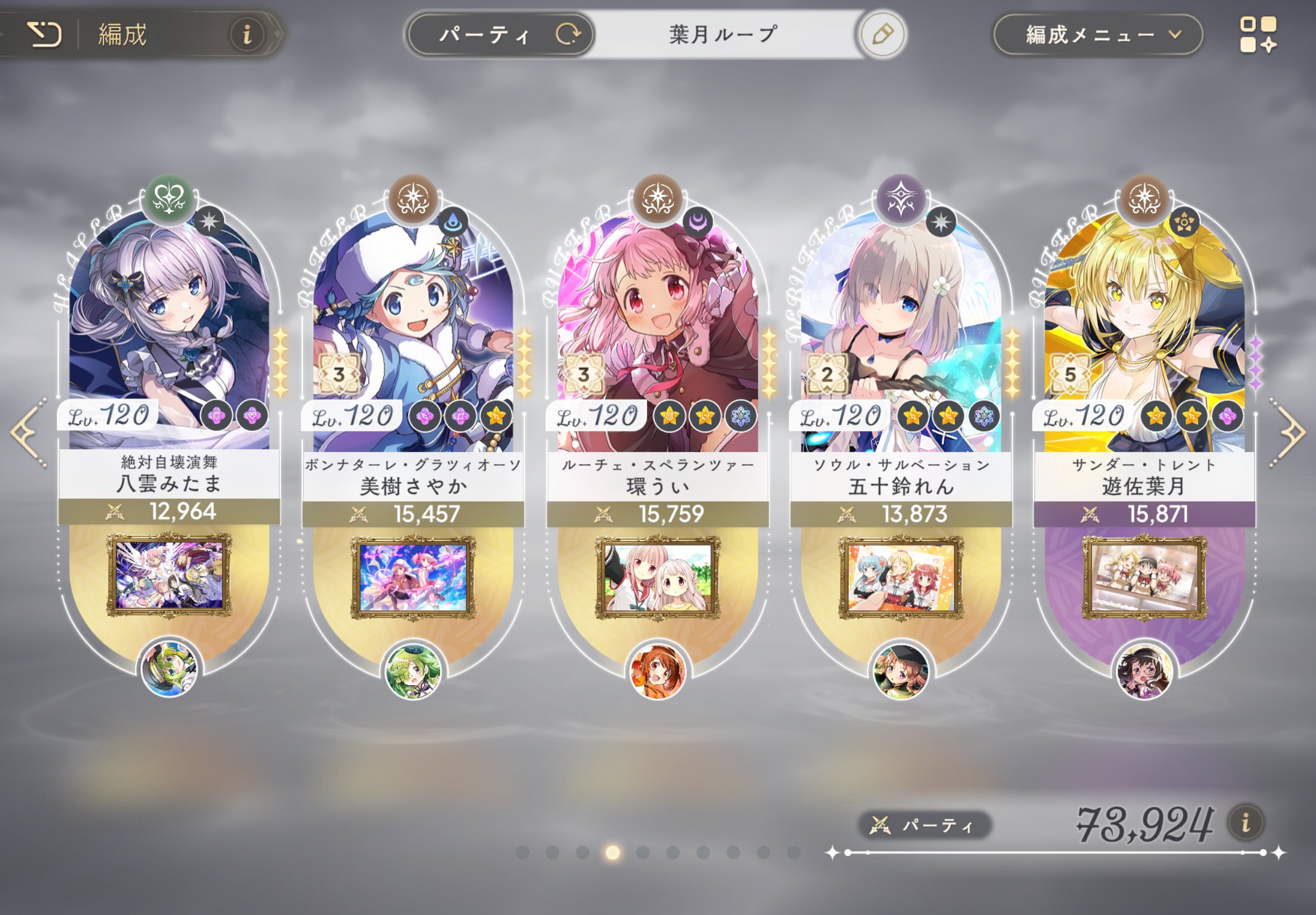Jump to the first party page dot

pos(522,853)
